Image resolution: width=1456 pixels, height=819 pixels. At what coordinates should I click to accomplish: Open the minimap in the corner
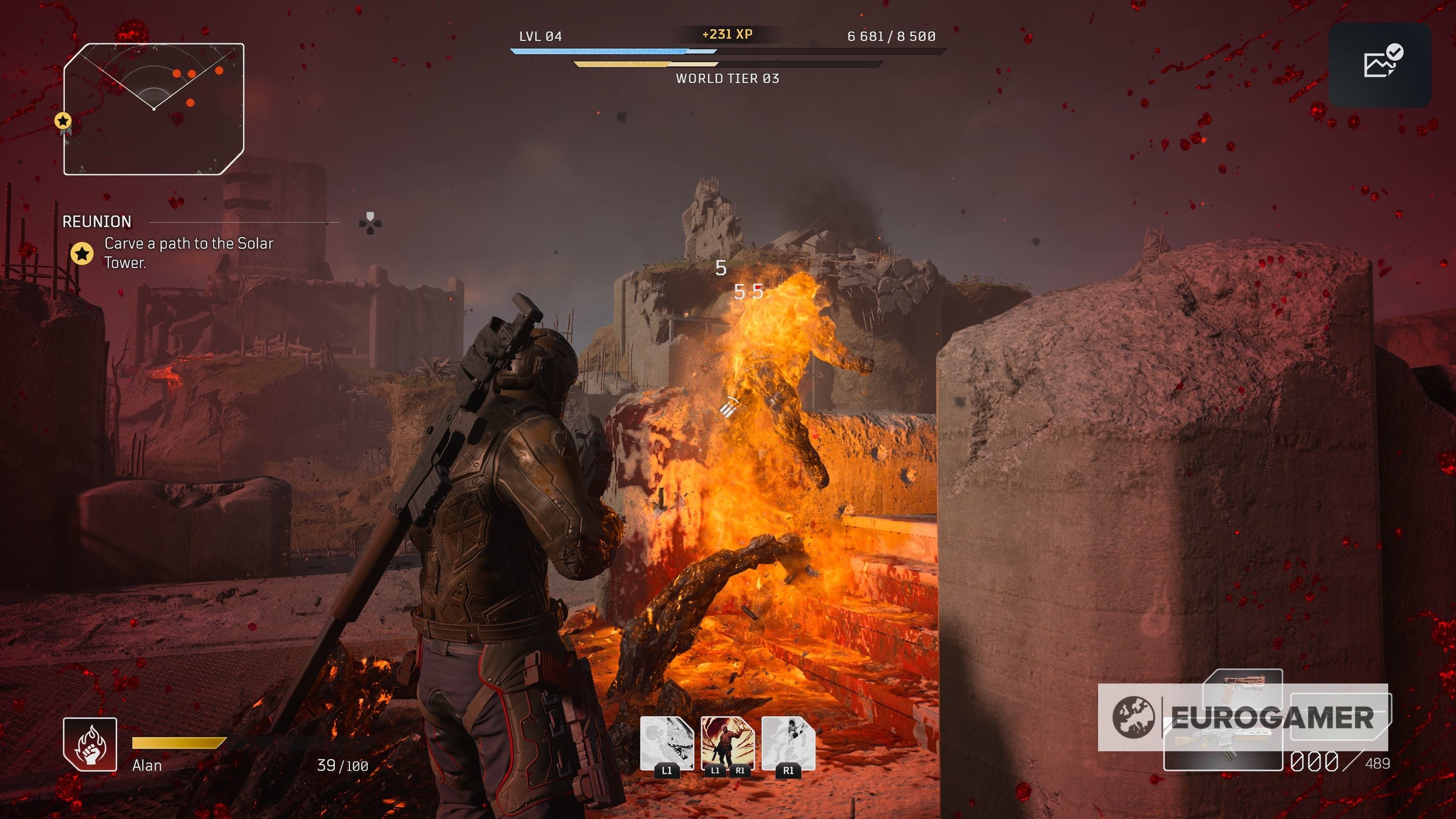pyautogui.click(x=154, y=109)
